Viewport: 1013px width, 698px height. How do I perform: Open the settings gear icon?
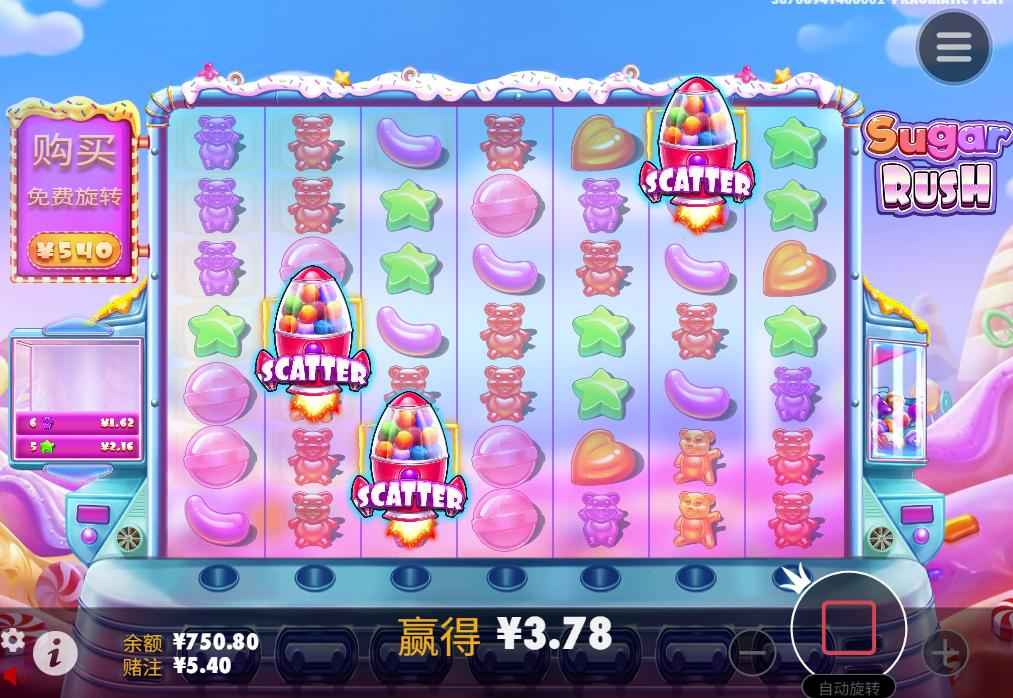click(12, 639)
